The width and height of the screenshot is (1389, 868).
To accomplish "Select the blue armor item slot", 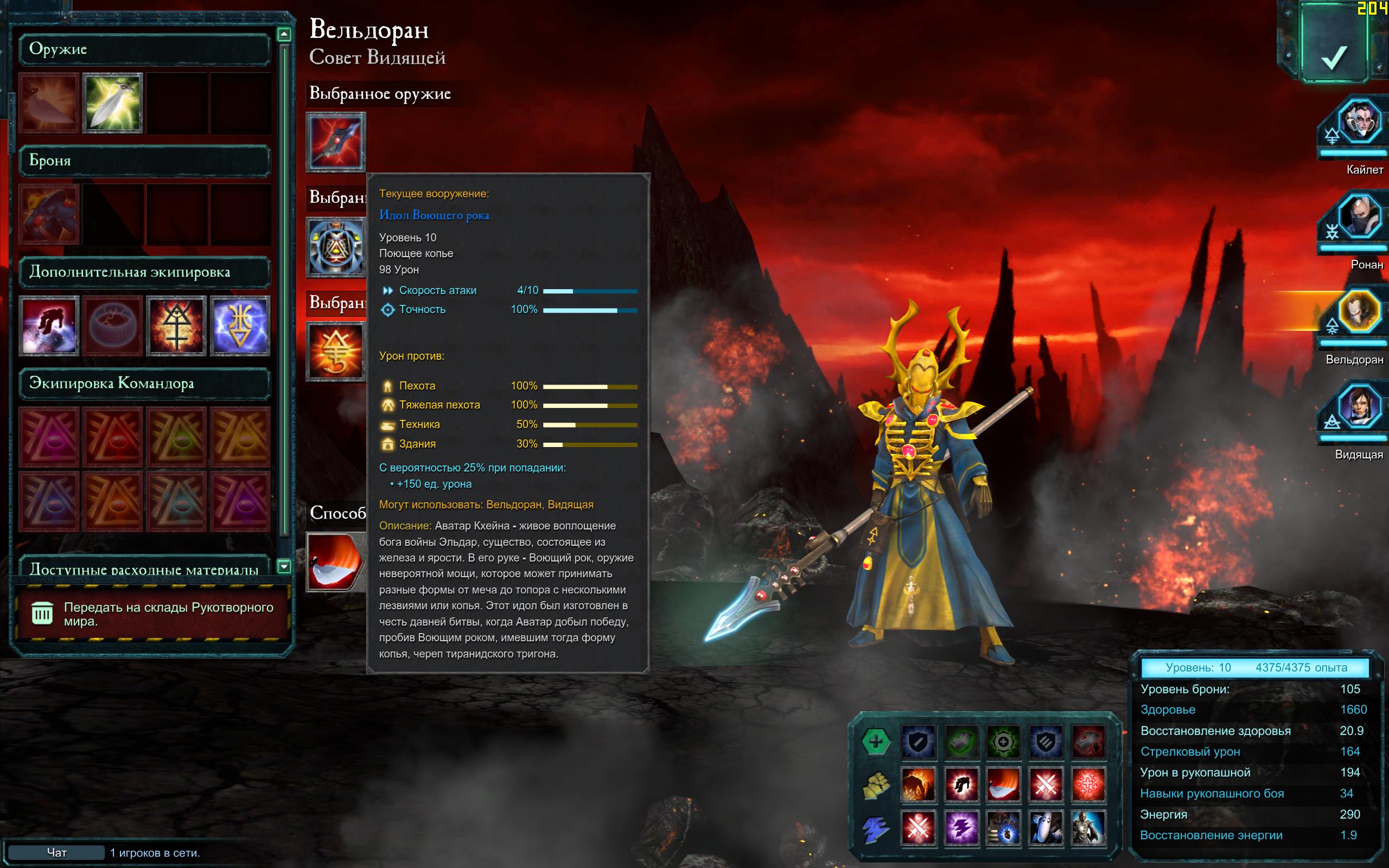I will [49, 214].
